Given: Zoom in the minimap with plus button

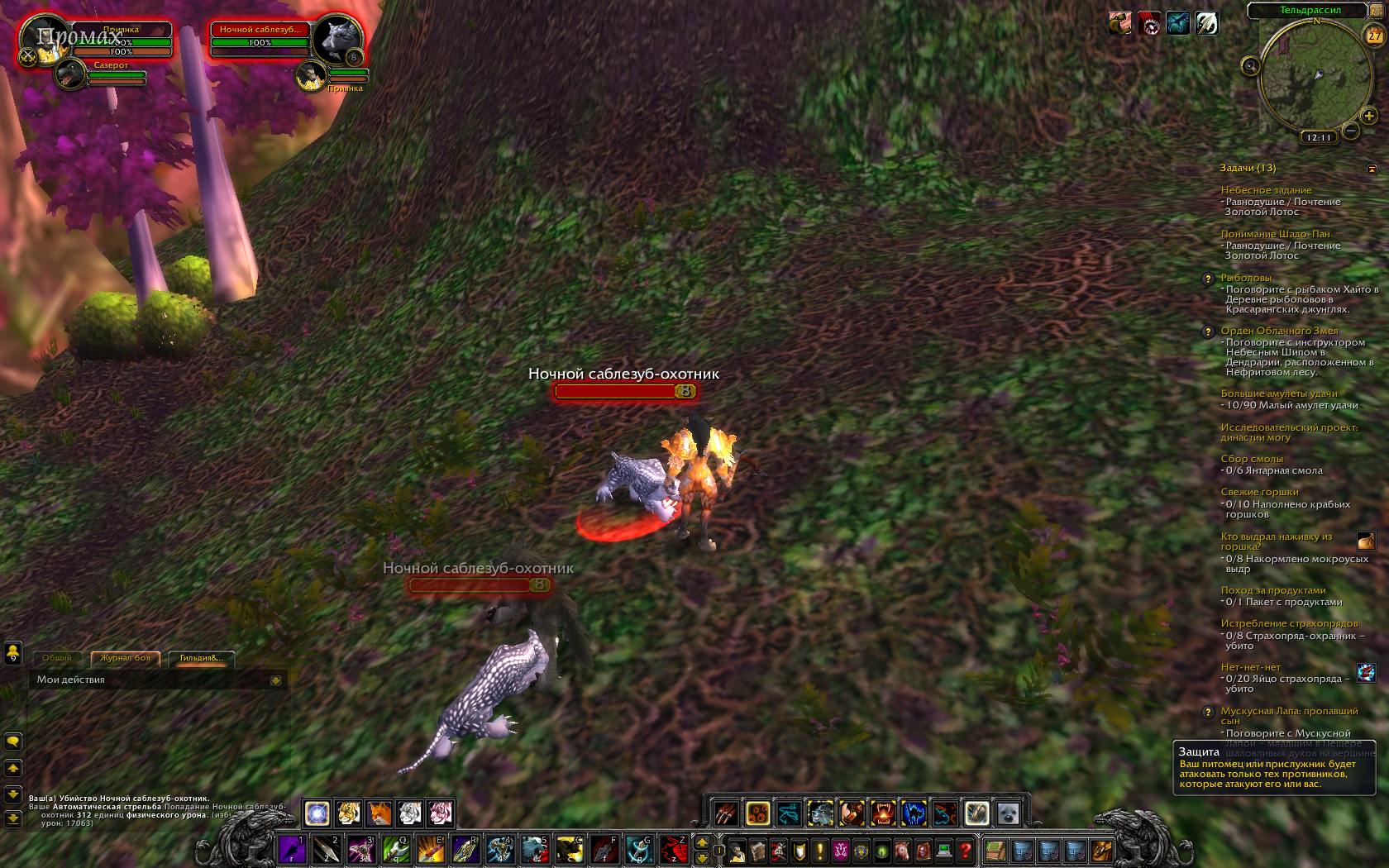Looking at the screenshot, I should pos(1369,116).
